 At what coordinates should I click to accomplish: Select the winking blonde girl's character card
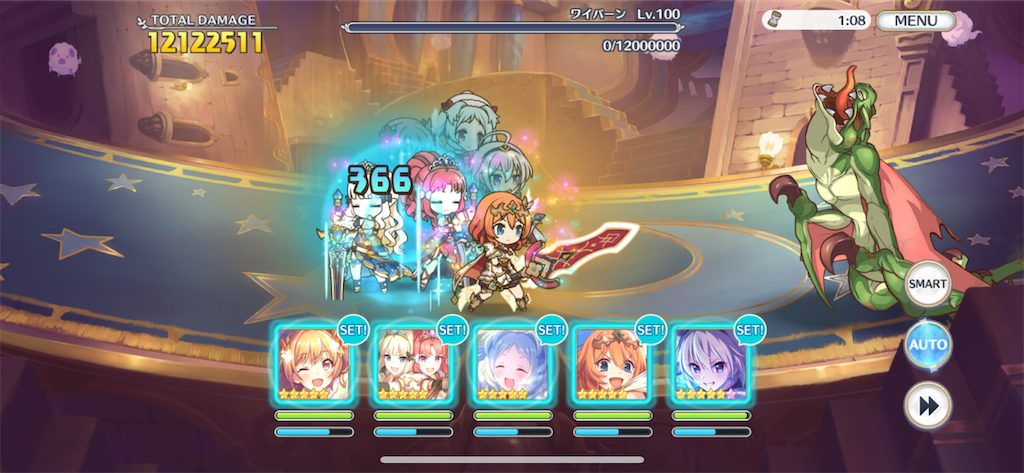314,364
